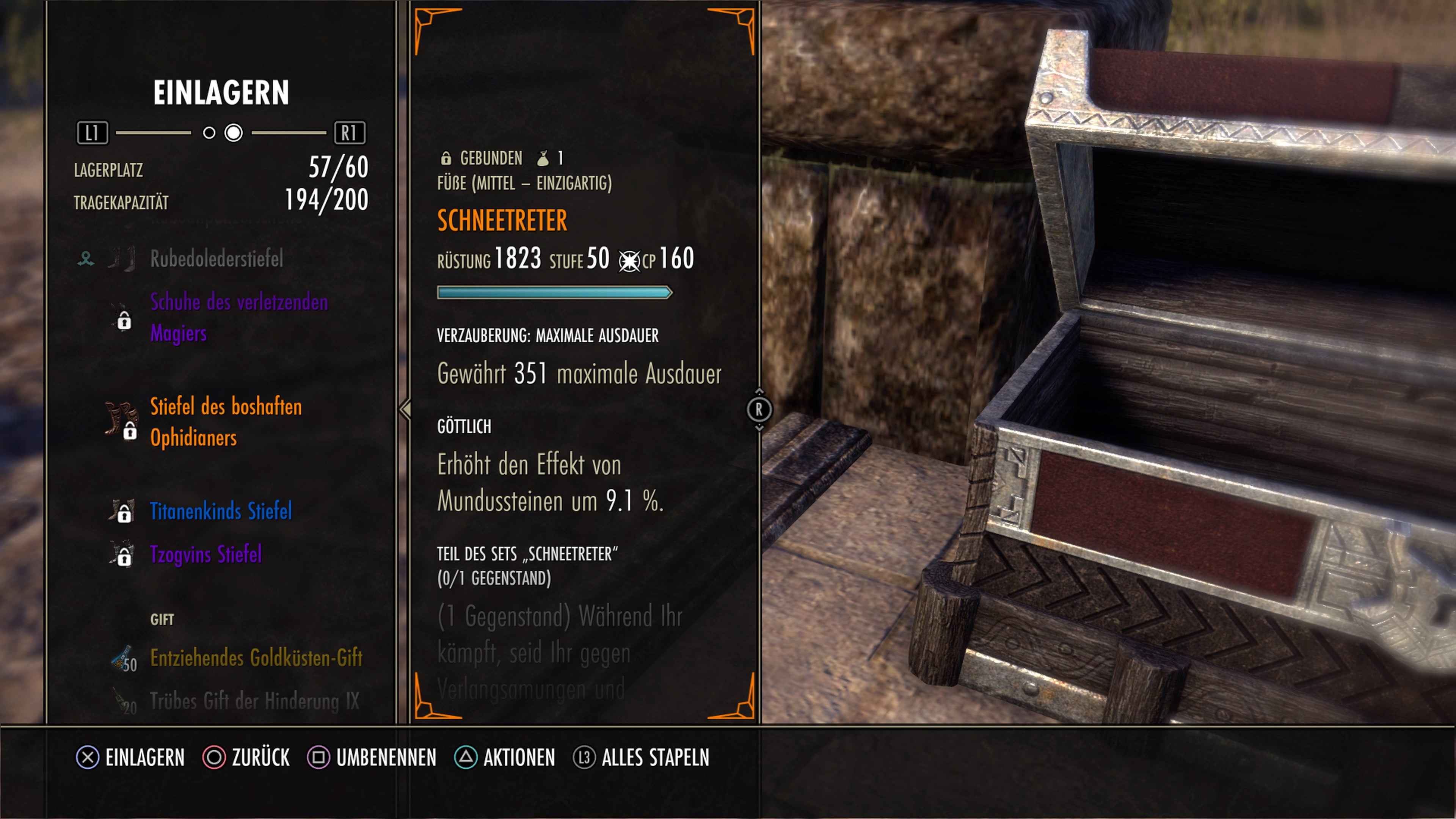Select the highlighted second page dot tab

tap(234, 133)
